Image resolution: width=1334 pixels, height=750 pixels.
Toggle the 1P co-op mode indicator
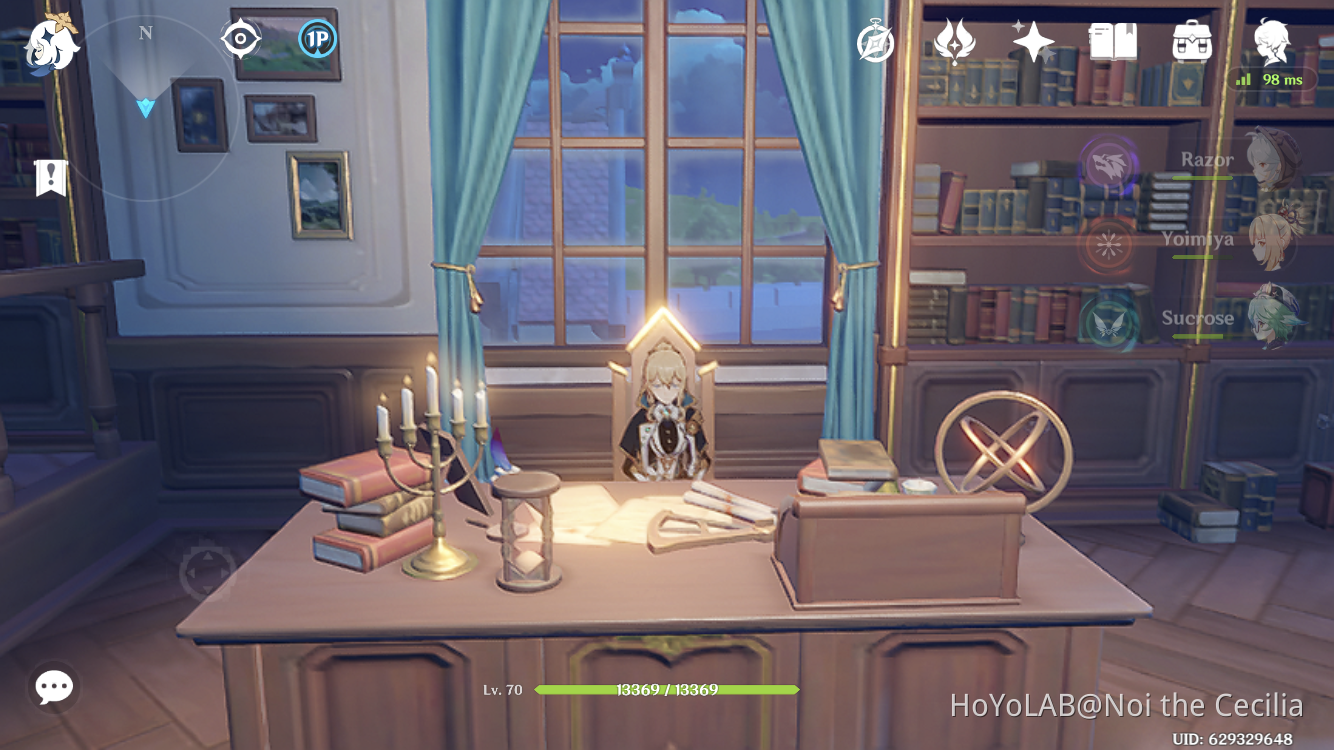315,38
